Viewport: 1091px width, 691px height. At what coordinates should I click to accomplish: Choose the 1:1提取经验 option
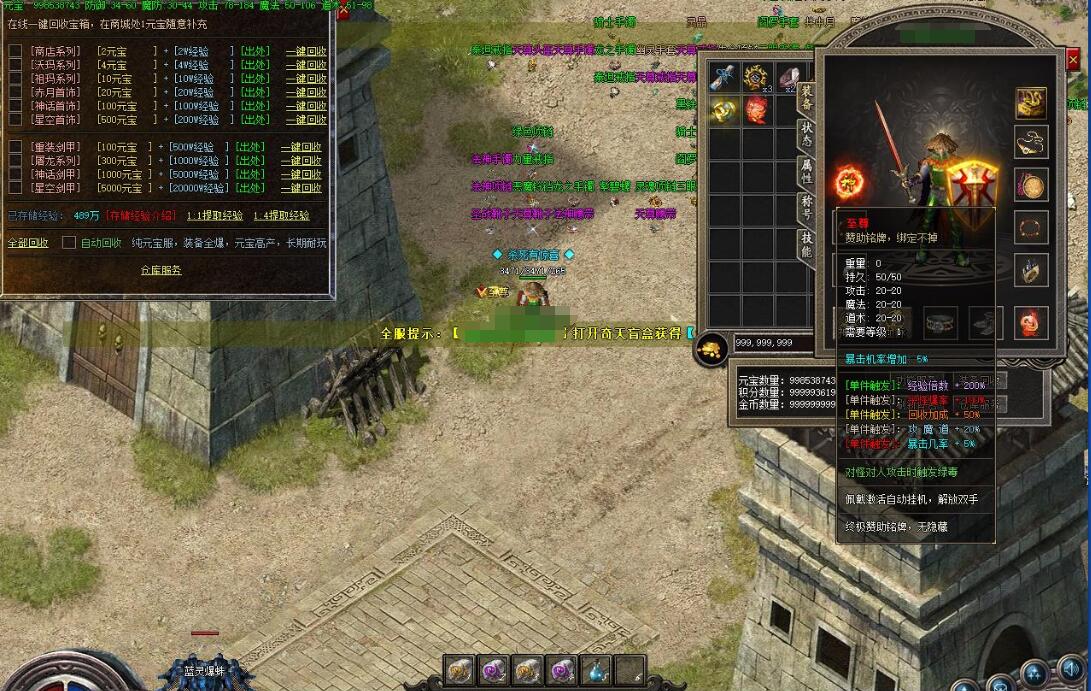click(214, 215)
